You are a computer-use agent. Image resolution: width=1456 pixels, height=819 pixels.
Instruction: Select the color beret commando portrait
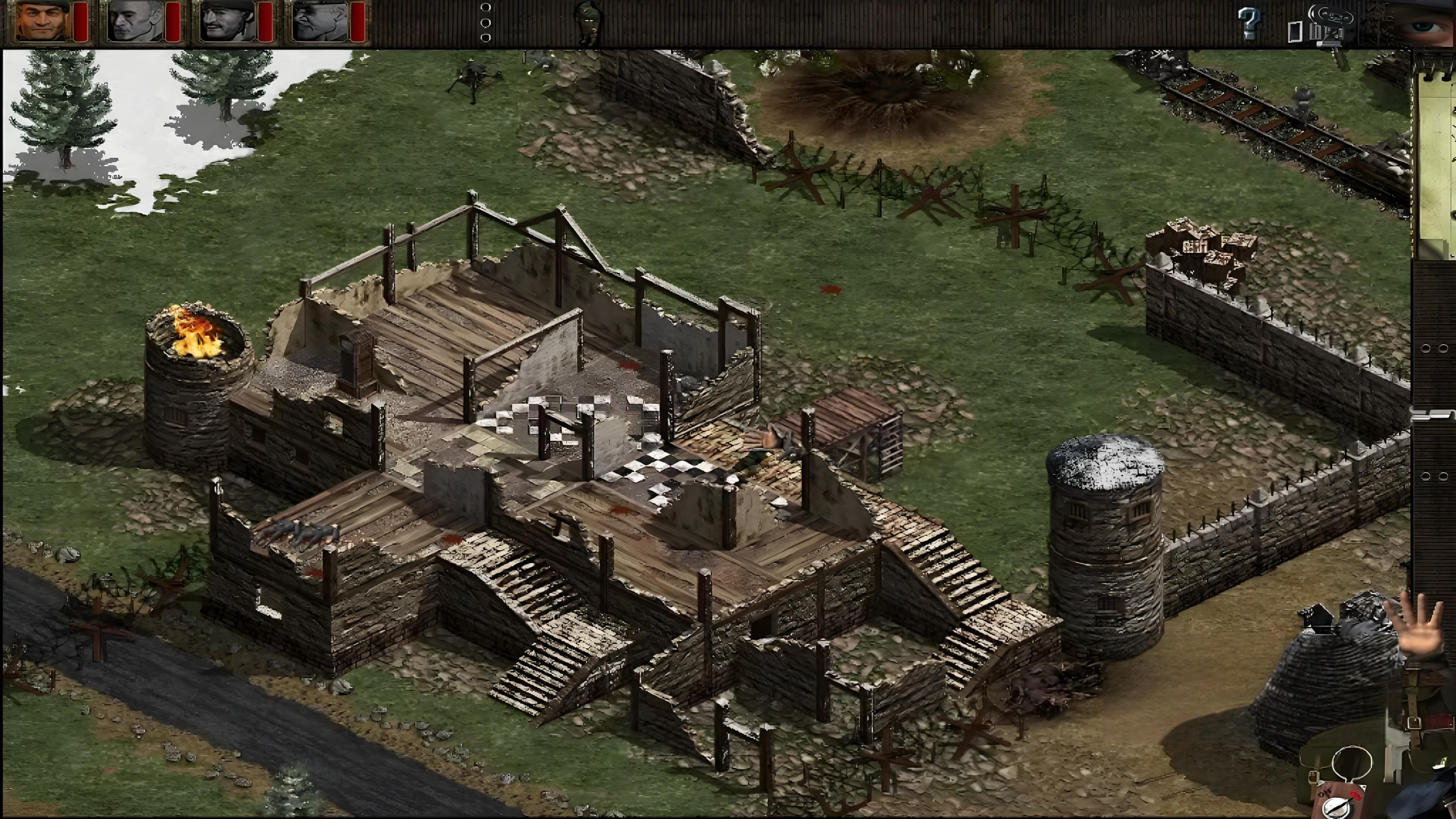pyautogui.click(x=43, y=22)
